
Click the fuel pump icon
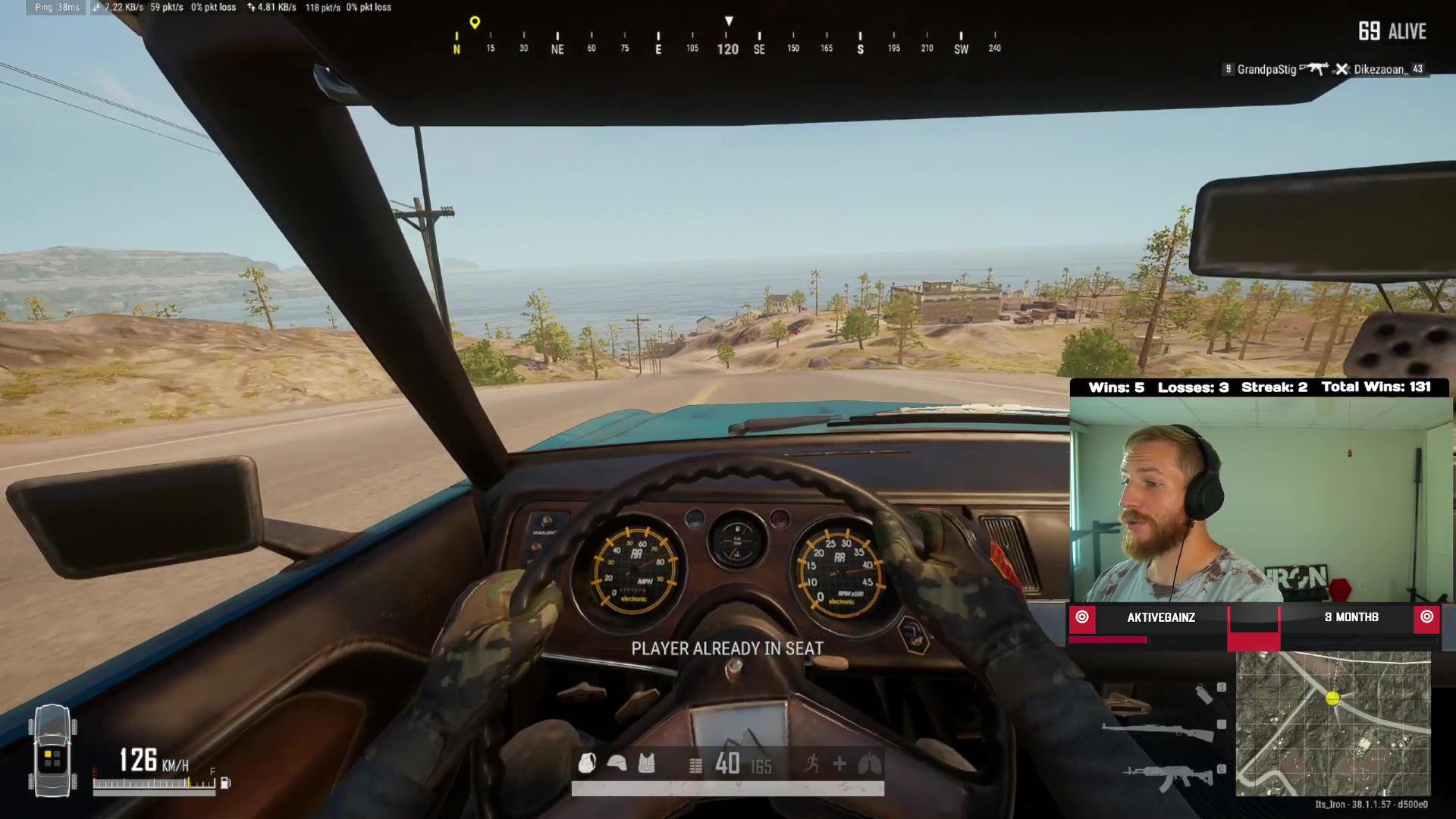click(225, 783)
